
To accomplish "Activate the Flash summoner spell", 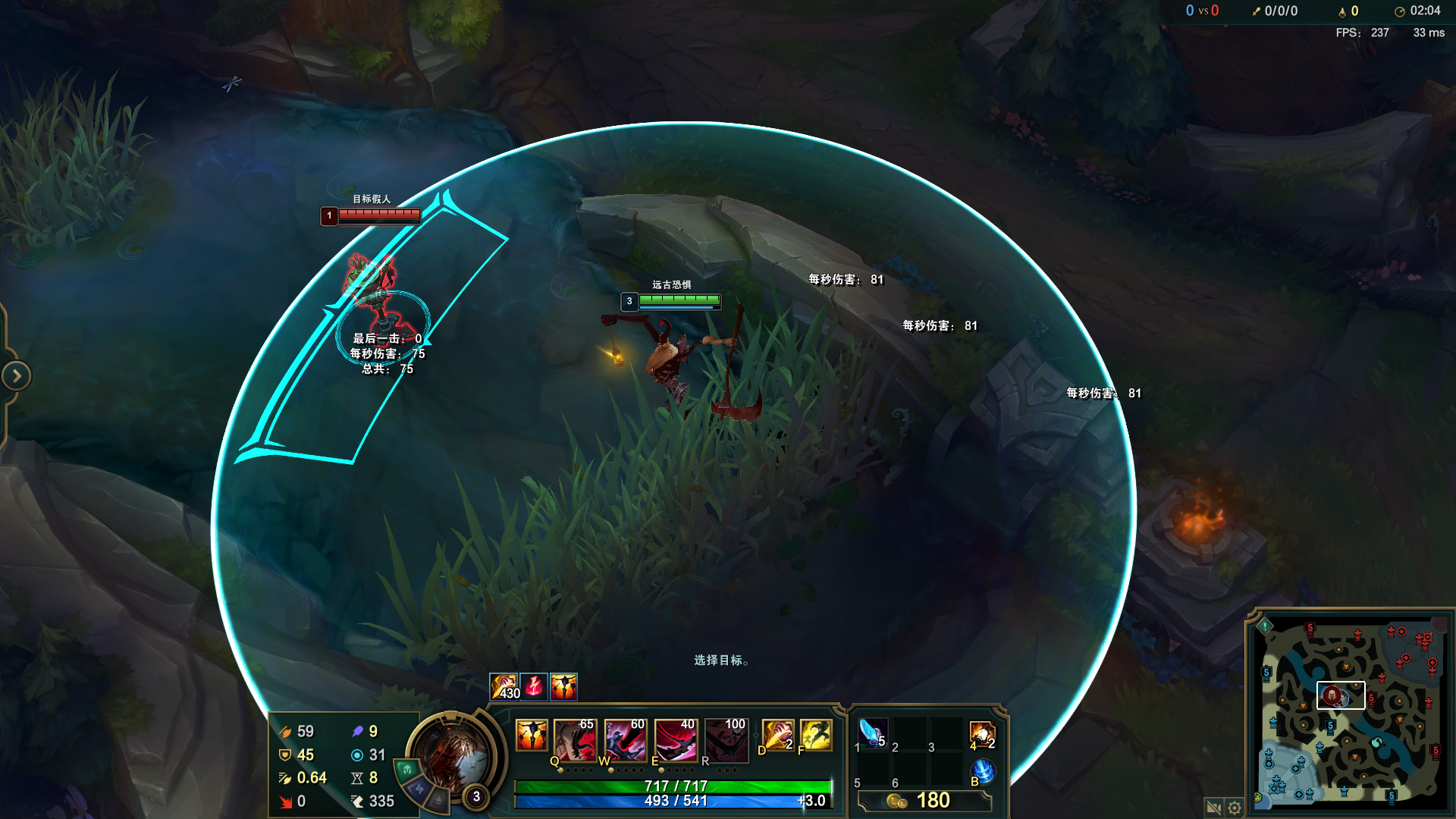I will [x=816, y=736].
